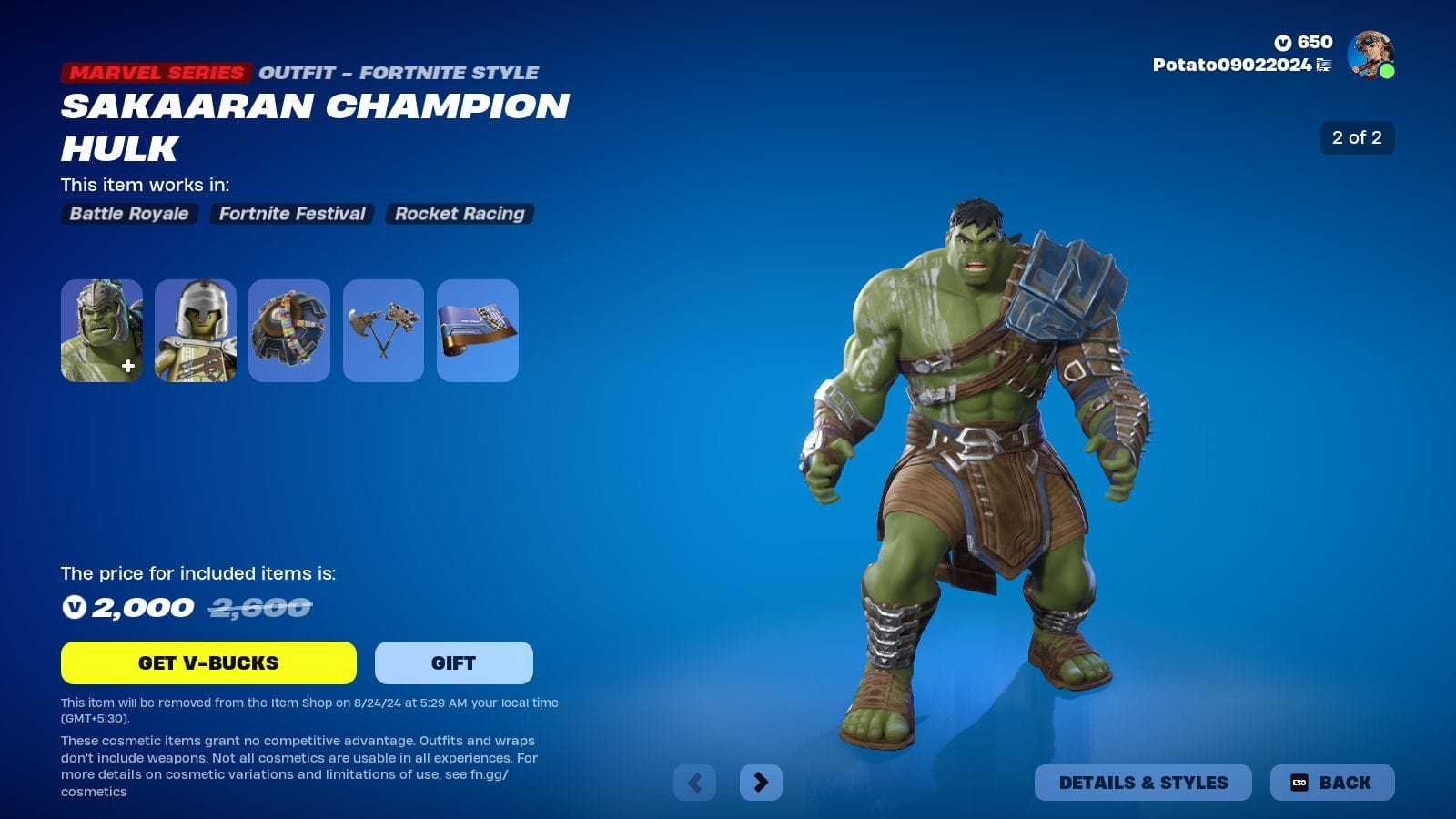Select the Rocket Racing compatibility tag
The width and height of the screenshot is (1456, 819).
459,214
